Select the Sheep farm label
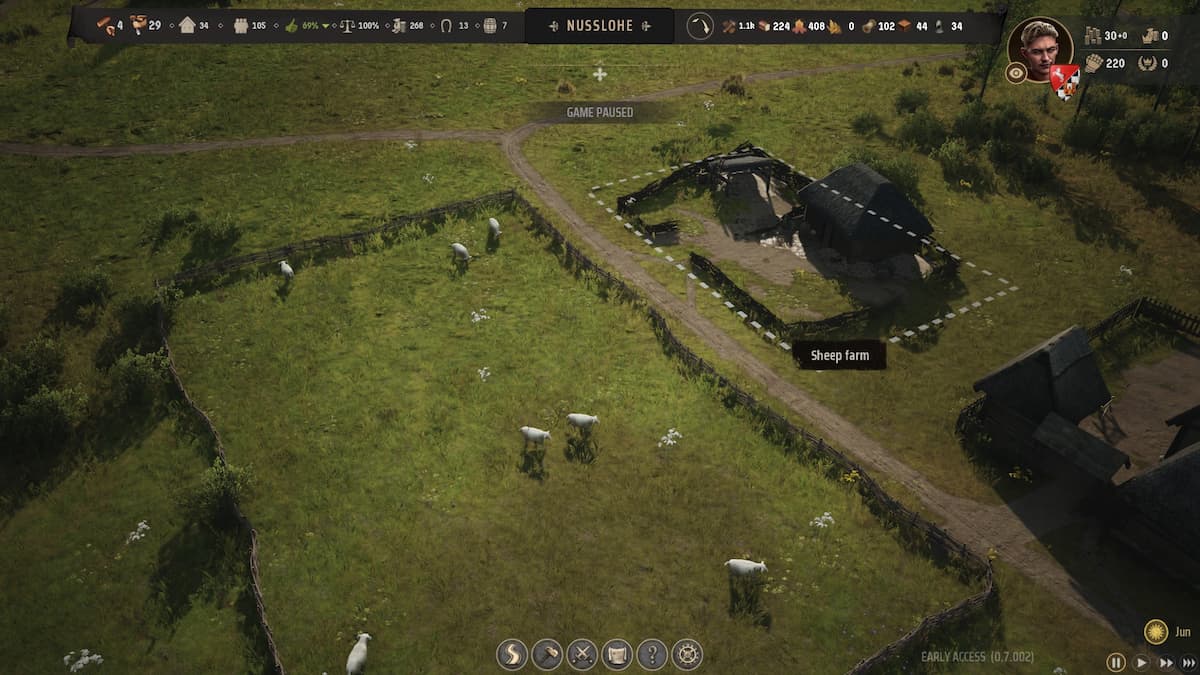Viewport: 1200px width, 675px height. 839,355
